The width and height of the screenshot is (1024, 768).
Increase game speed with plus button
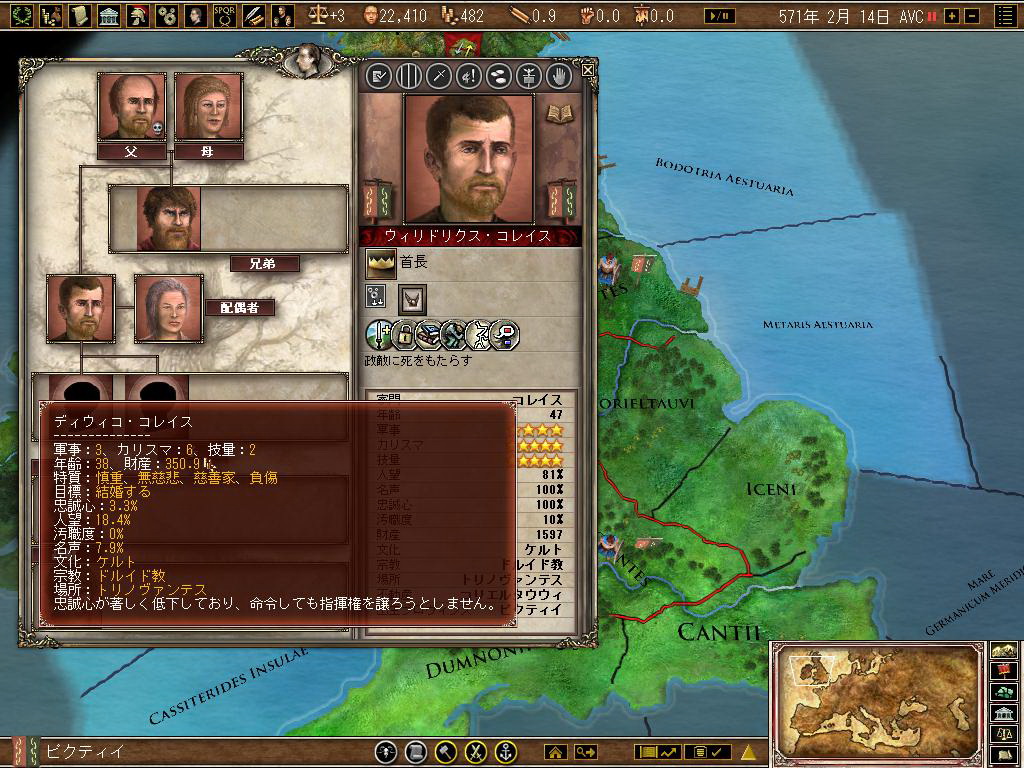951,16
